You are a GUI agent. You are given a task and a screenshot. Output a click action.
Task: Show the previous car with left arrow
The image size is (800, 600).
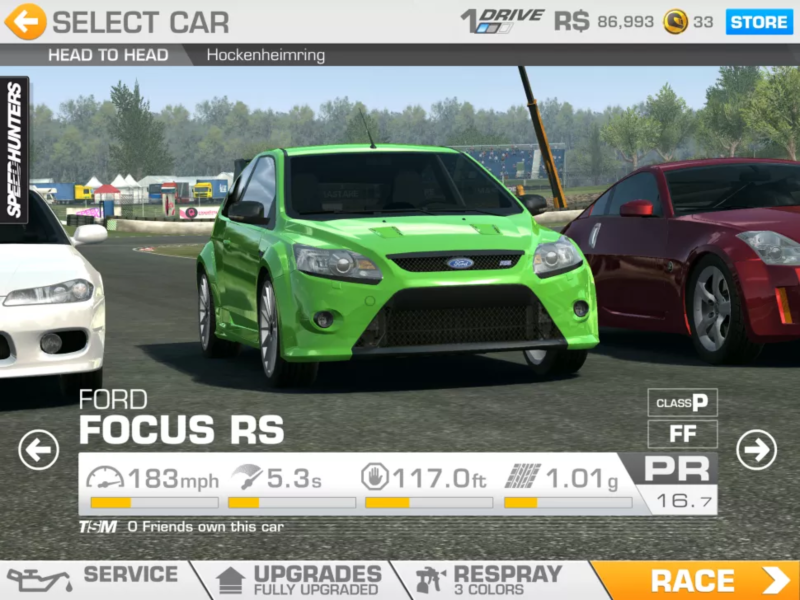(38, 450)
